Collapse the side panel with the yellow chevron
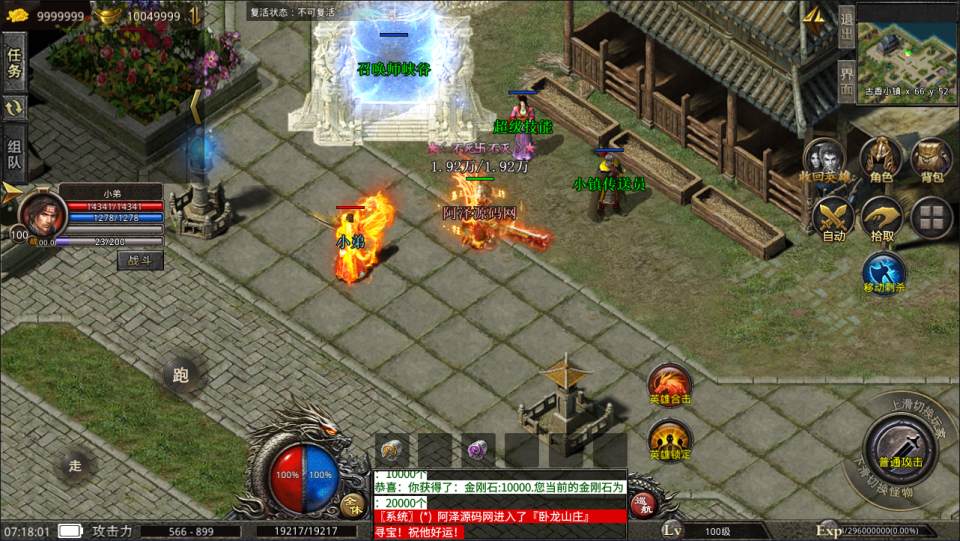 point(196,106)
